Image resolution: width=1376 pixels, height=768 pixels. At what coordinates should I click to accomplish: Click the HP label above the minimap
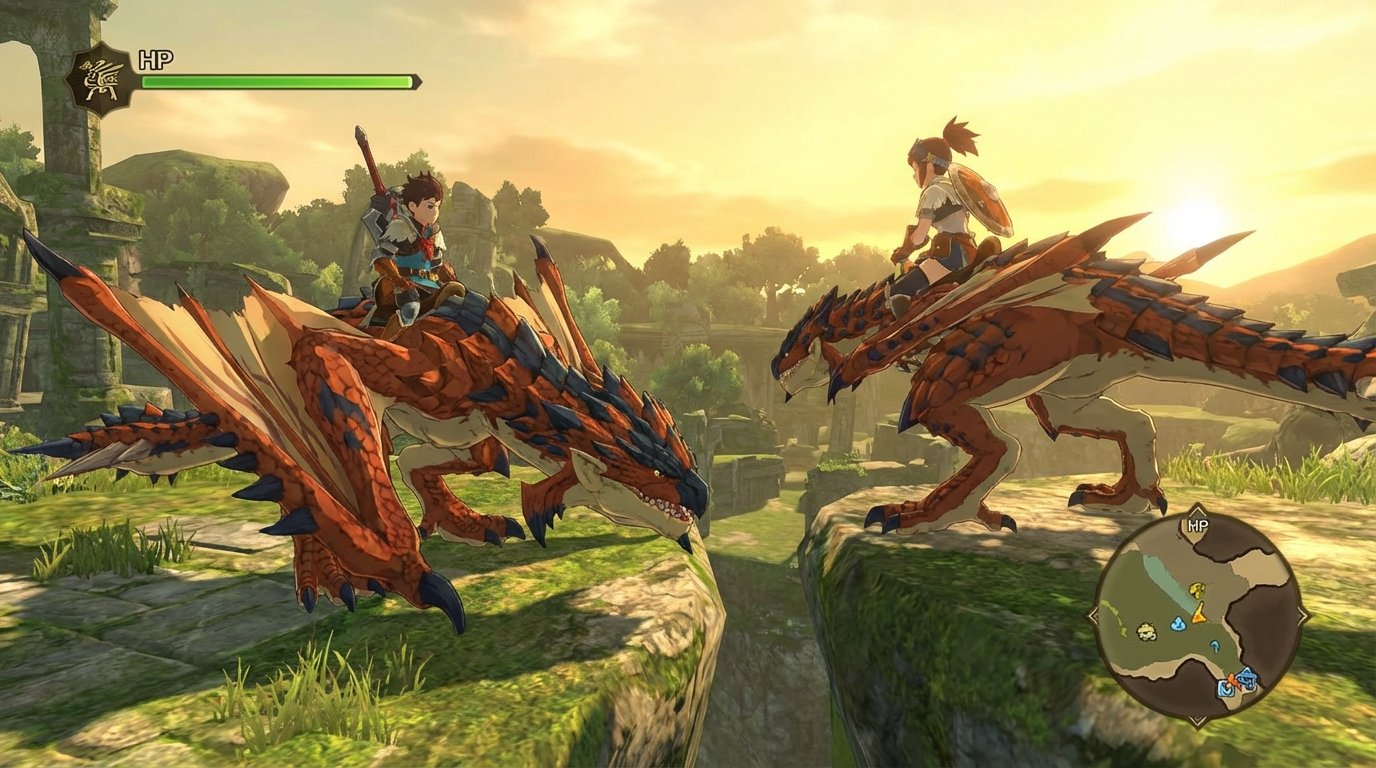[x=1199, y=524]
